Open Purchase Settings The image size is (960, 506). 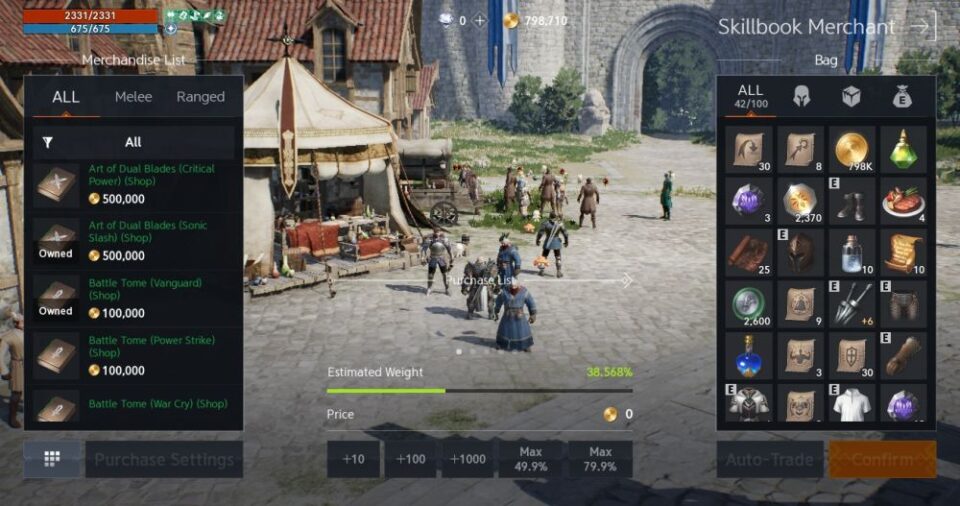coord(164,460)
